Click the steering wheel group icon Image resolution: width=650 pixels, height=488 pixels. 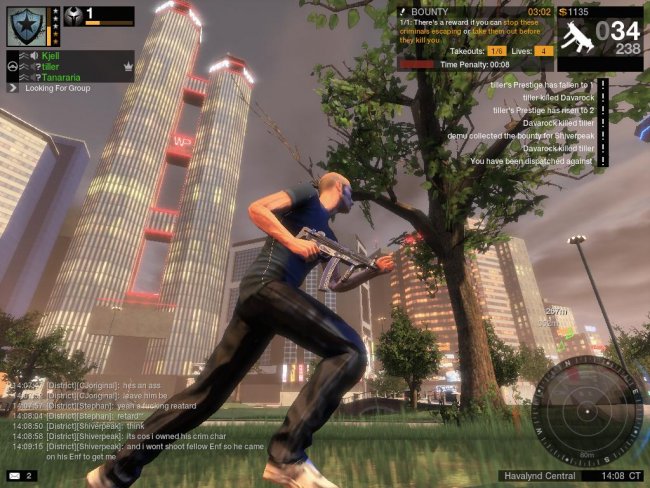(x=12, y=66)
